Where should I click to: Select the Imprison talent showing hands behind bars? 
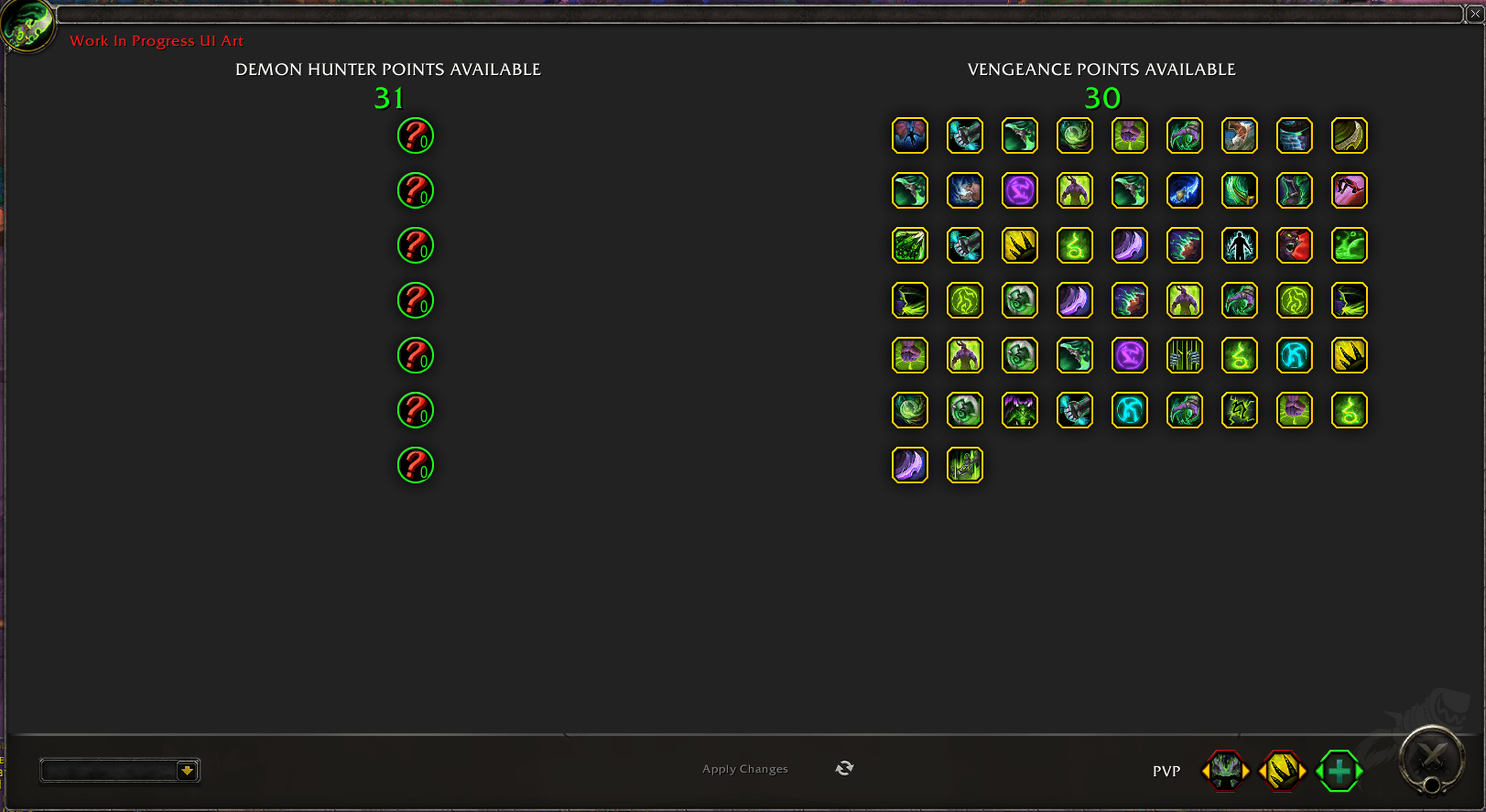tap(1184, 355)
